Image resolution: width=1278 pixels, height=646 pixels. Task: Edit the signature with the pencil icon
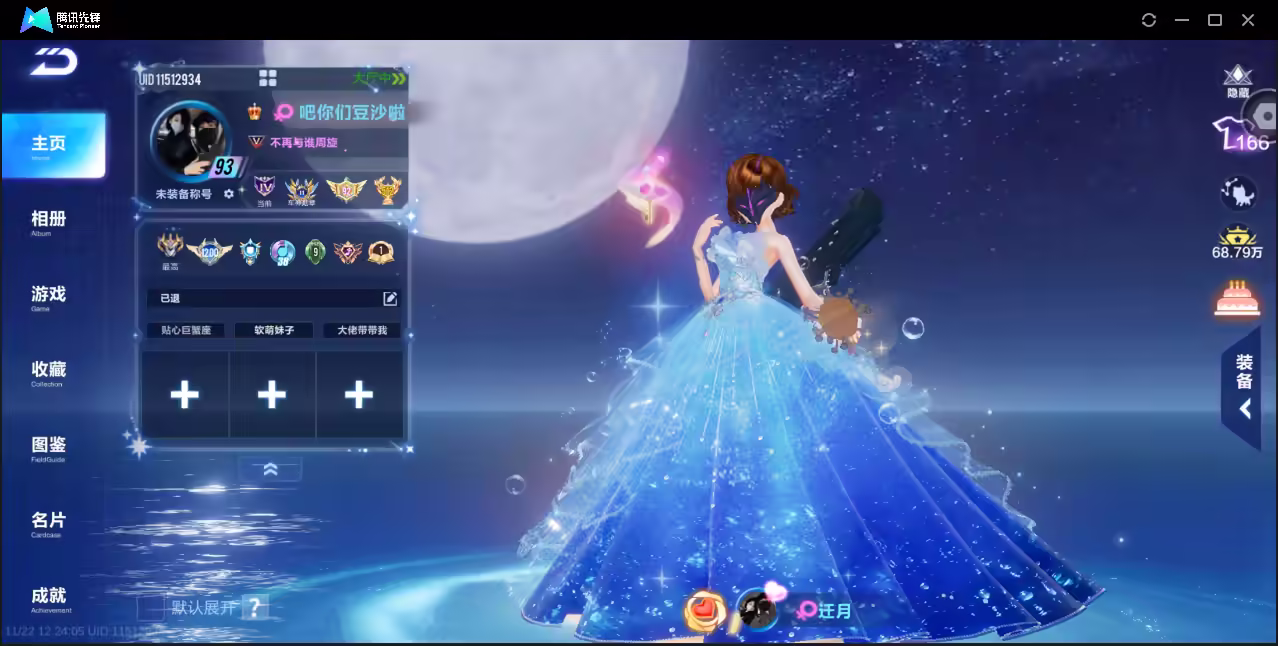pyautogui.click(x=390, y=298)
